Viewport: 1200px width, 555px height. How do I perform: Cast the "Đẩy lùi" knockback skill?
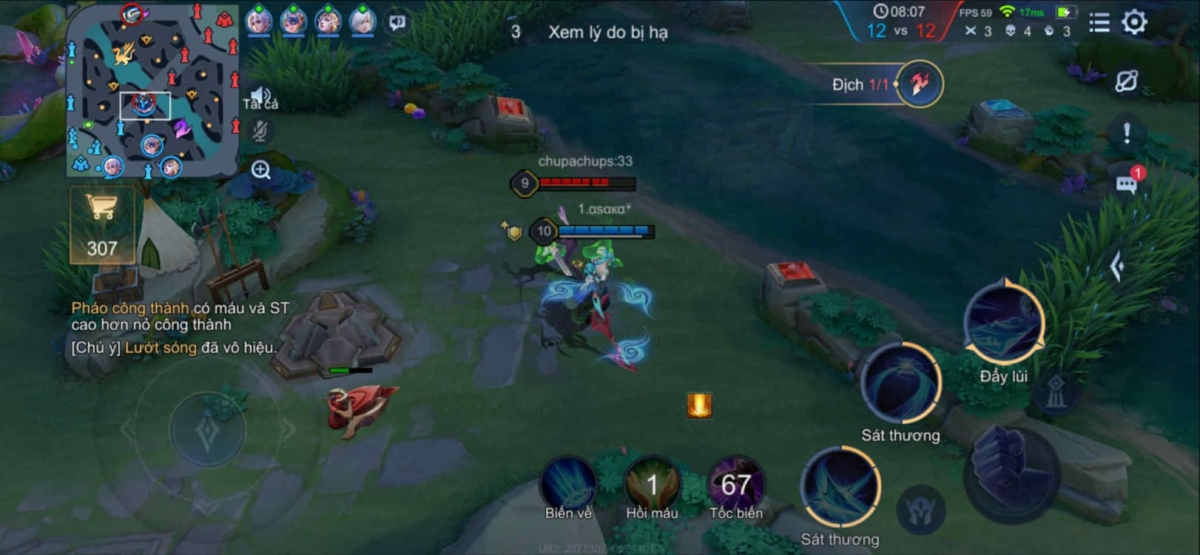[x=1003, y=322]
